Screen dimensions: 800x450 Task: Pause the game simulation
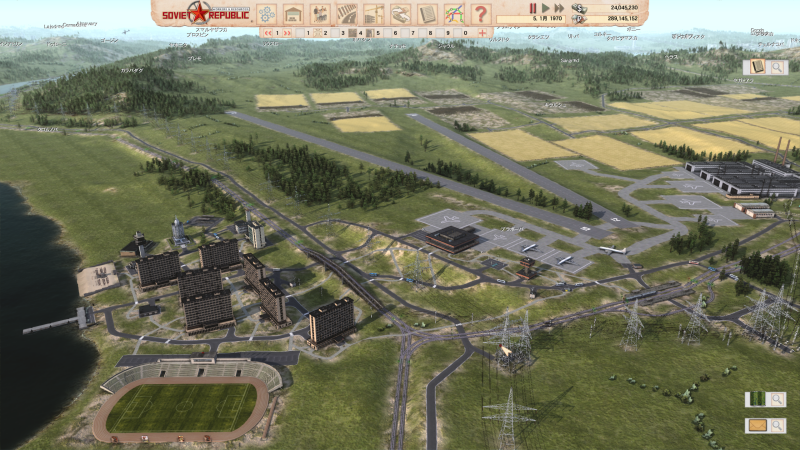coord(533,8)
